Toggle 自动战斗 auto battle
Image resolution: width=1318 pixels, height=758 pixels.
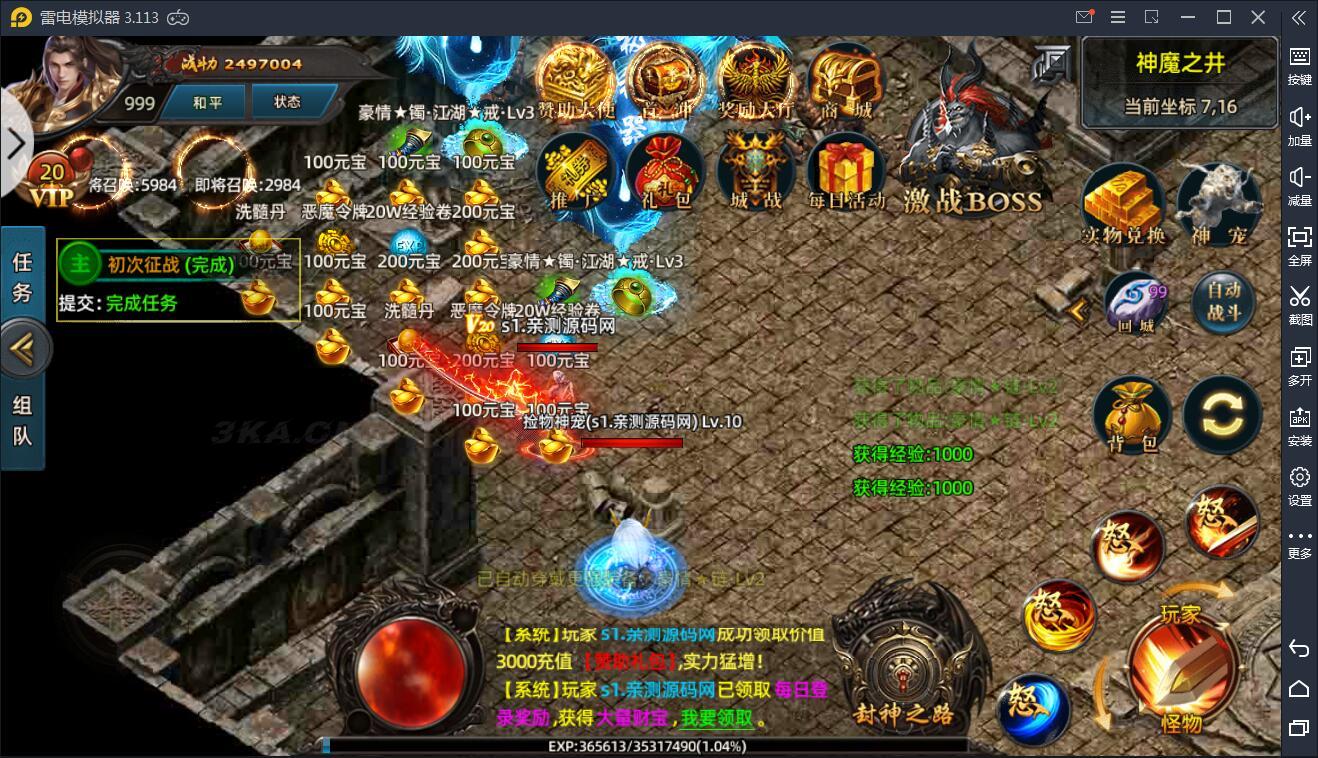[1223, 301]
